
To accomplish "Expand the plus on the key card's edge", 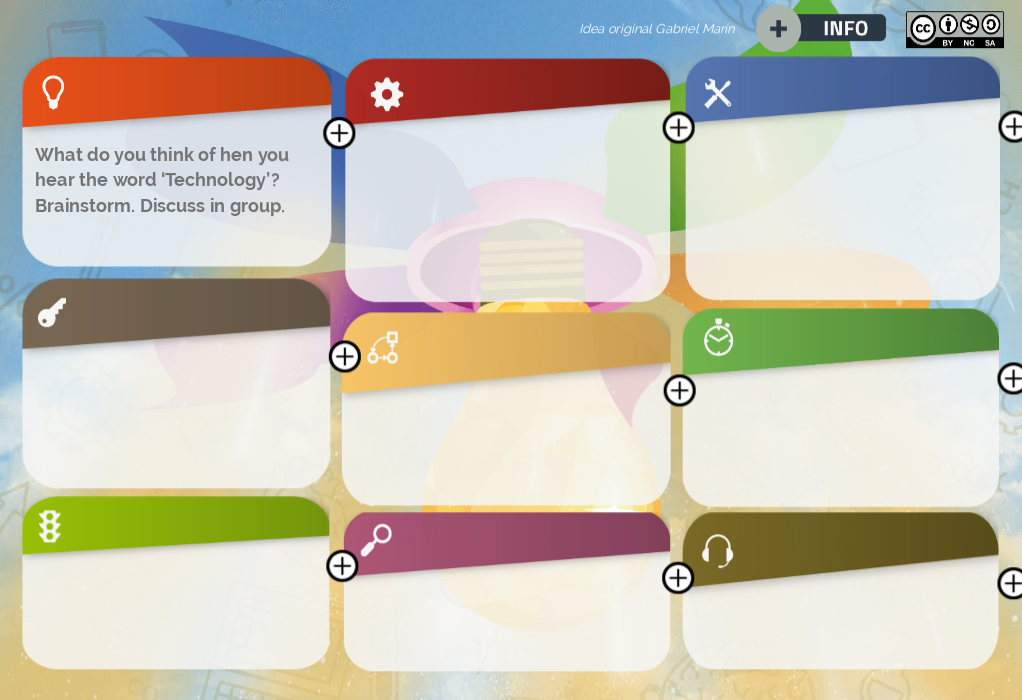I will [344, 356].
